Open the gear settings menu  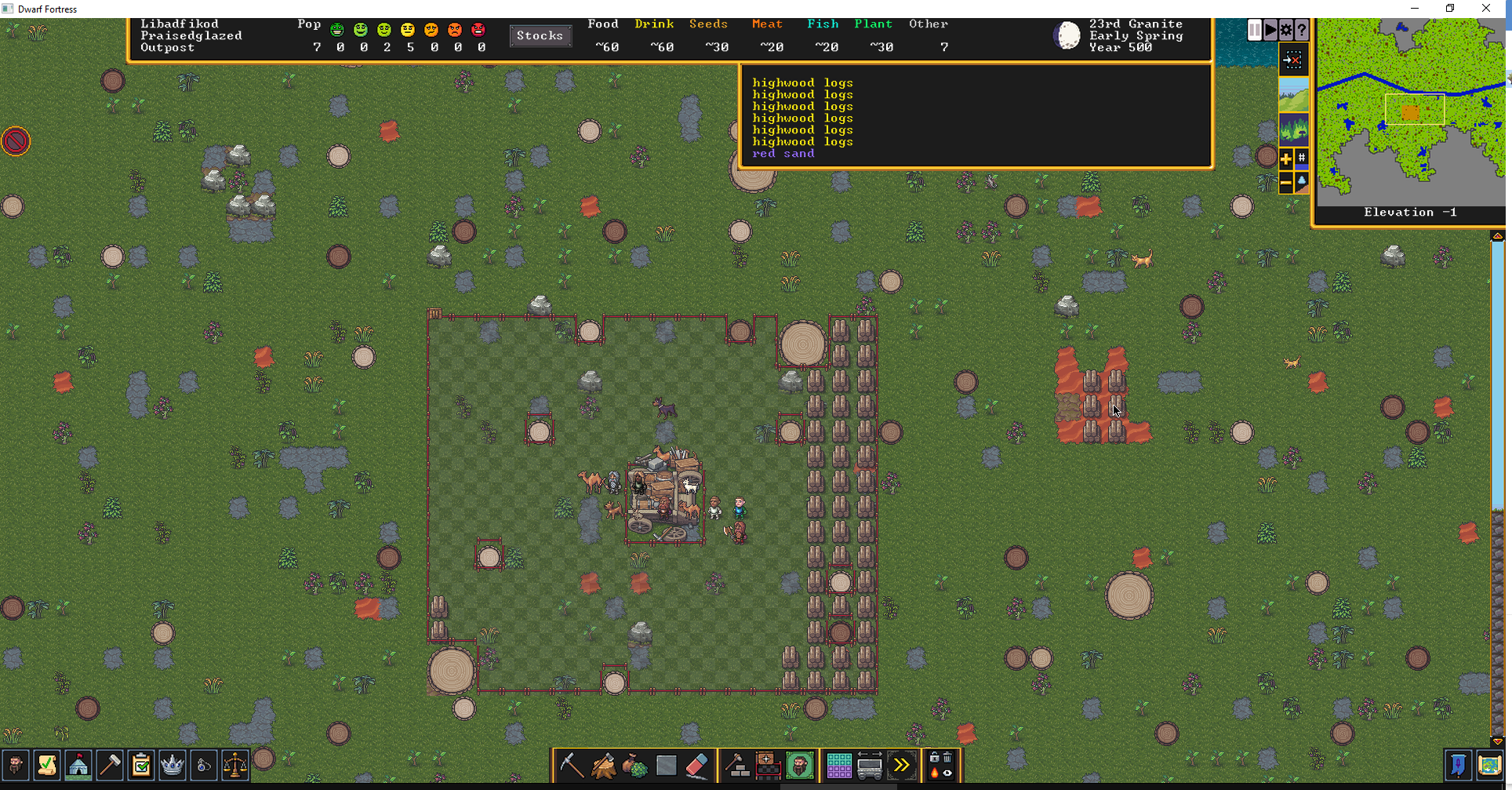(x=1286, y=31)
